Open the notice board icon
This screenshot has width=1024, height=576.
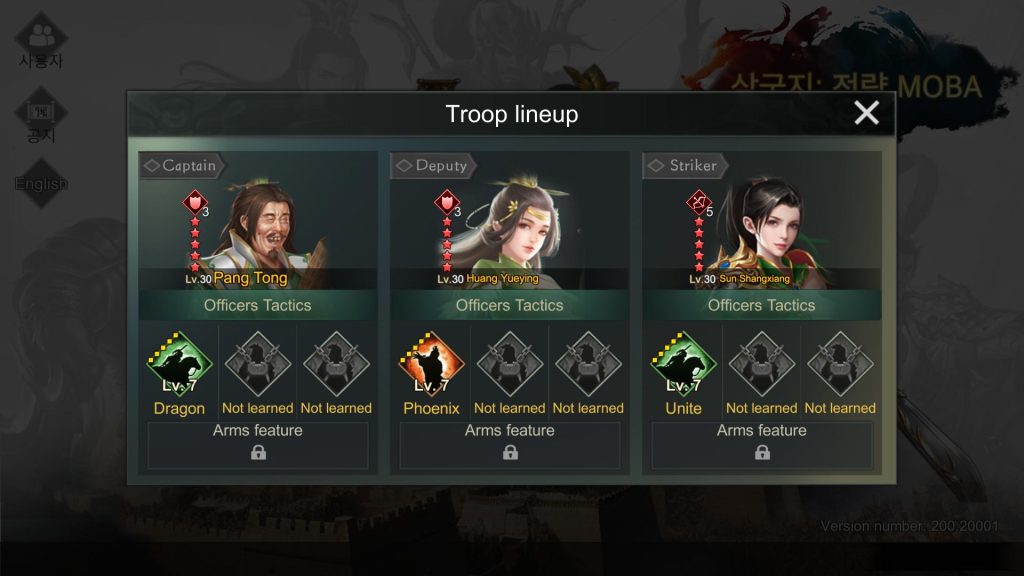[41, 119]
